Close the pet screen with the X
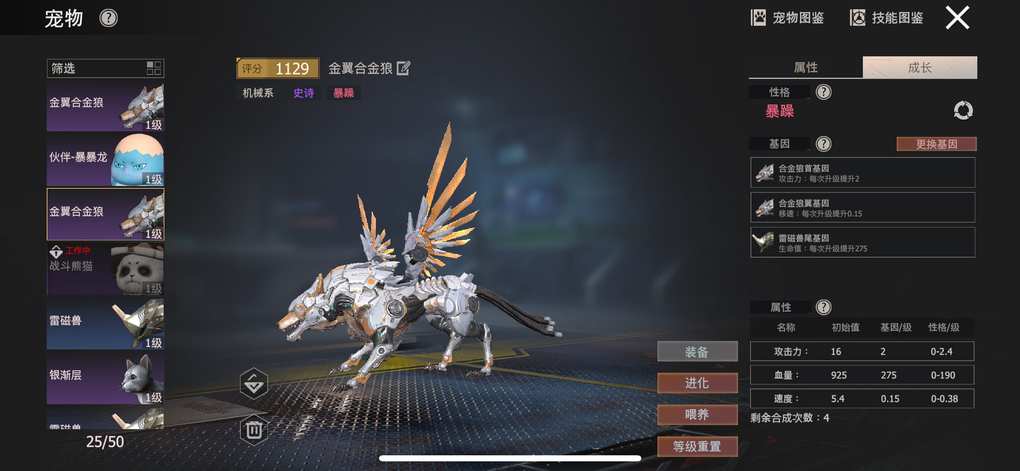Screen dimensions: 1020x471 pyautogui.click(x=957, y=17)
